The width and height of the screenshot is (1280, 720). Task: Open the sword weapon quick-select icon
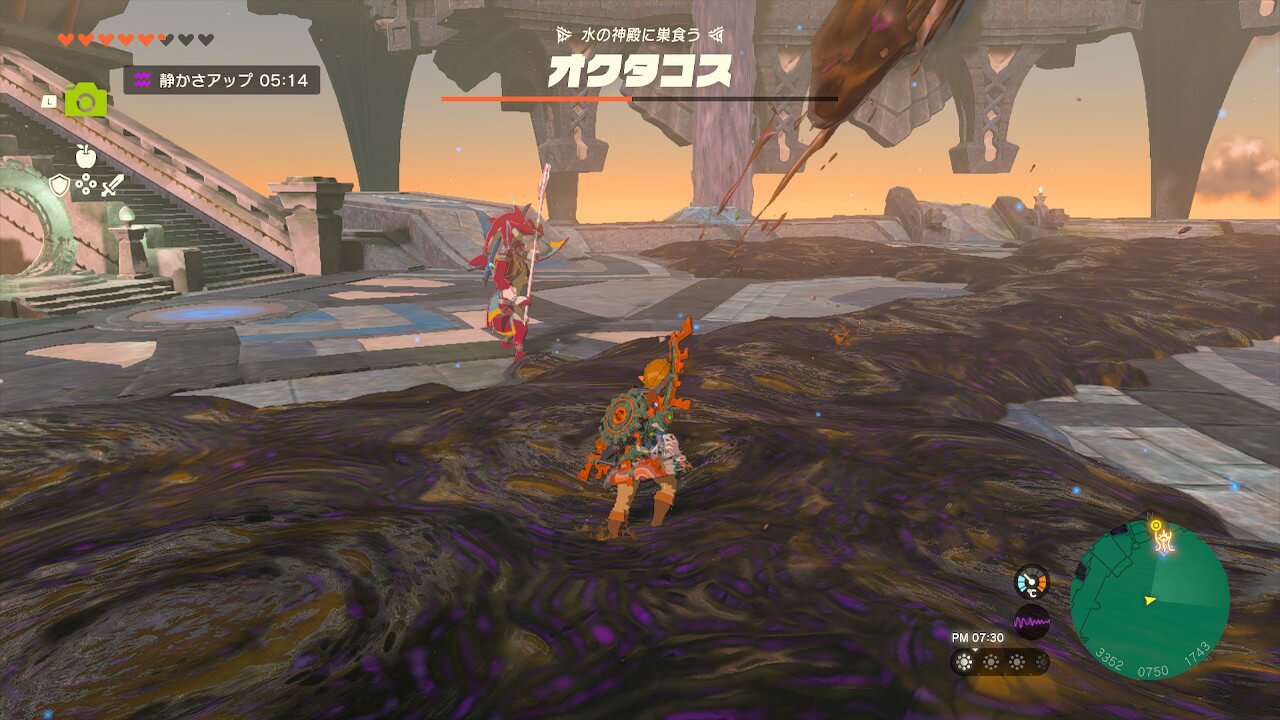(x=111, y=185)
